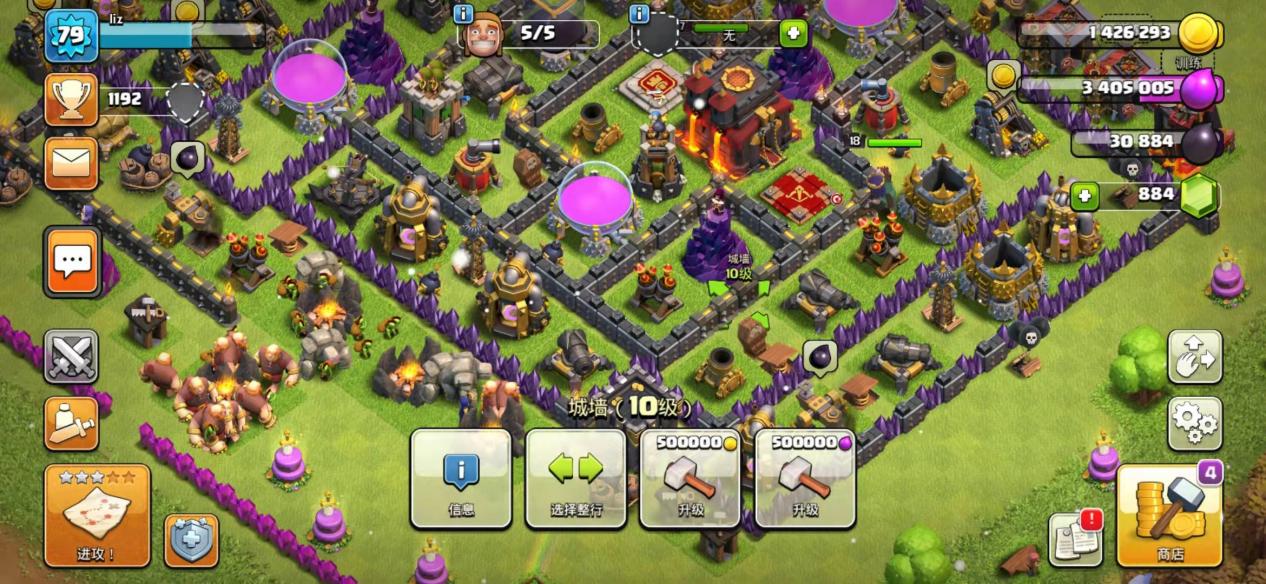Open player profile via level 79 badge
The image size is (1266, 584).
click(x=71, y=36)
